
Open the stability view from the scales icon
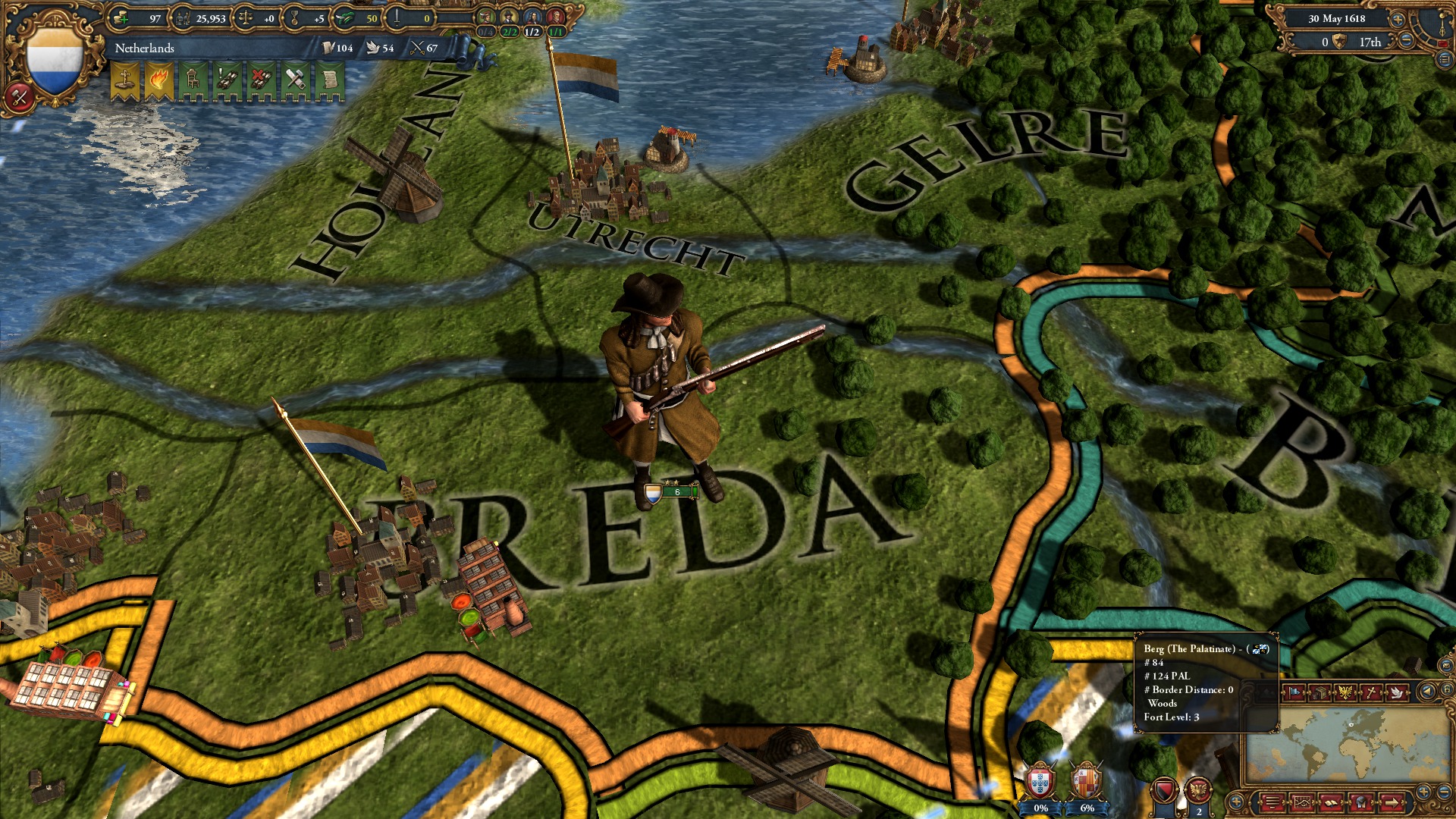[x=246, y=17]
